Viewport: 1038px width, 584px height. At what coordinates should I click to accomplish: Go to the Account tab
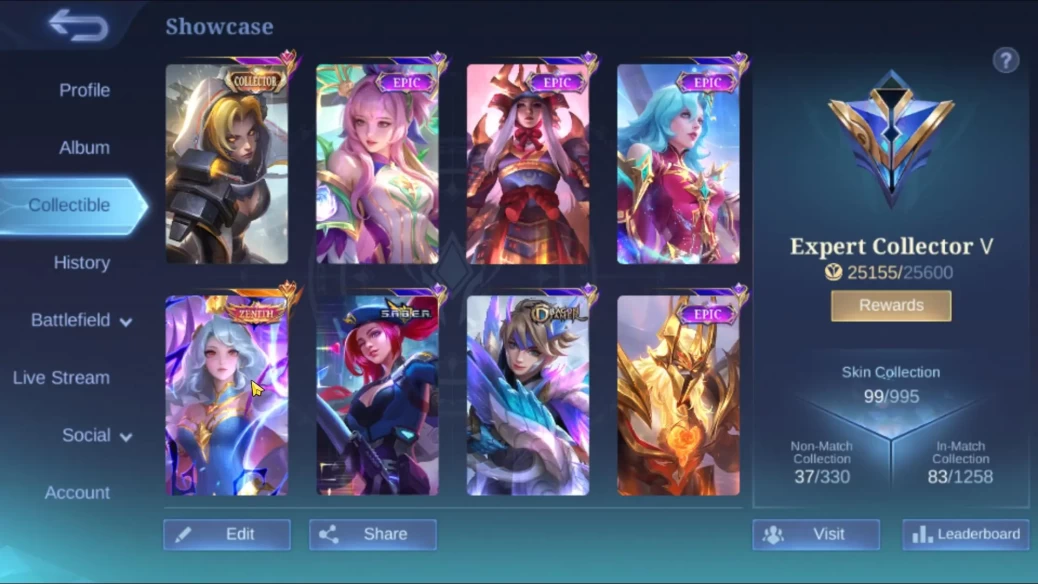(x=77, y=493)
